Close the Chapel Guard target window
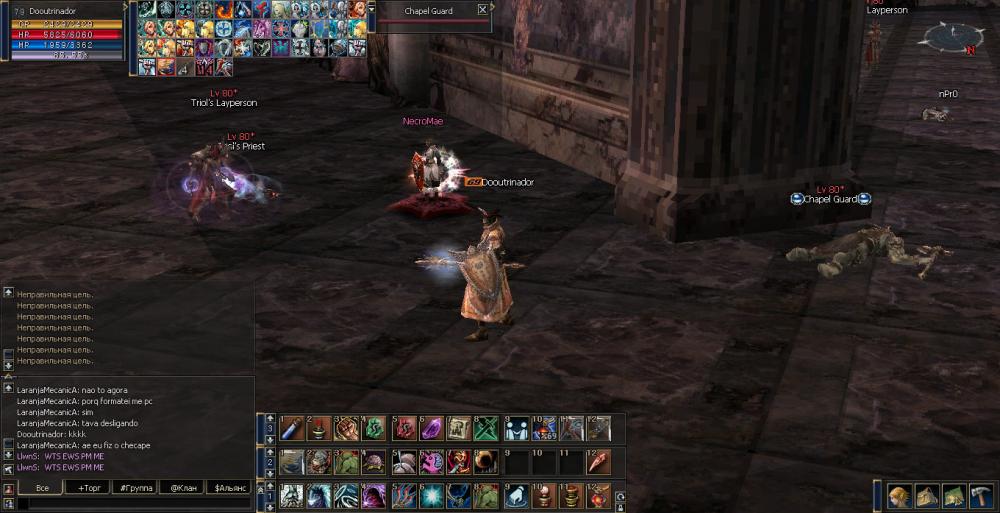This screenshot has height=513, width=1000. coord(483,10)
